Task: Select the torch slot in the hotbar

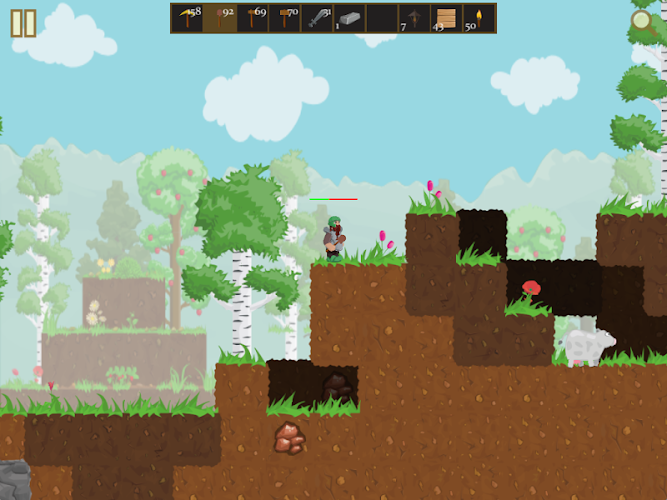Action: [x=478, y=18]
